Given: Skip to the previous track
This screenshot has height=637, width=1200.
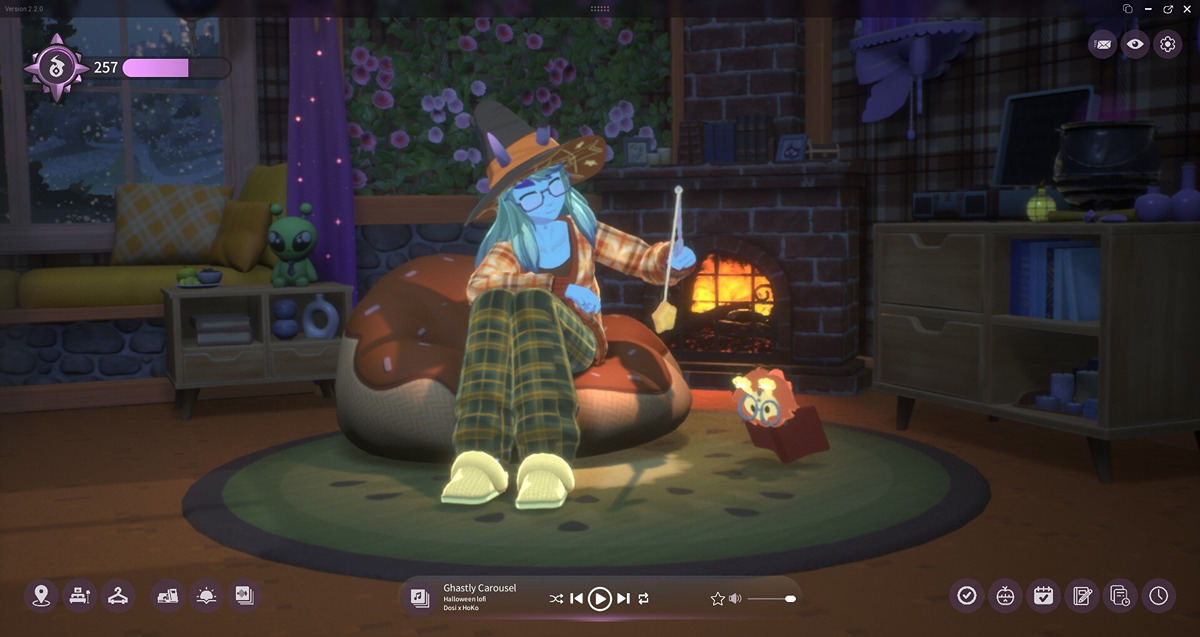Looking at the screenshot, I should [576, 598].
